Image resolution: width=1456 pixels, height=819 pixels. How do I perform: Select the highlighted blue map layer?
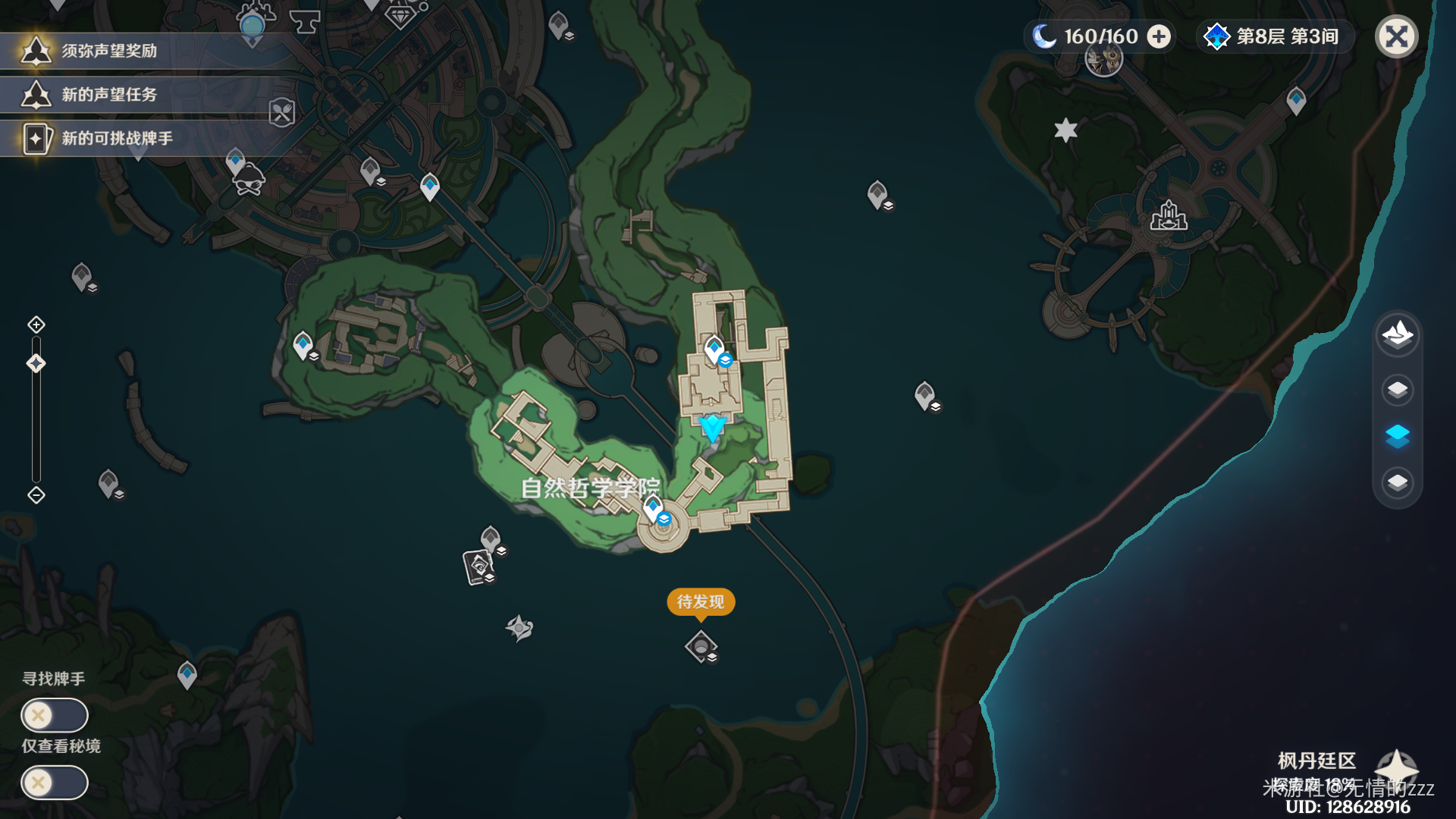[x=1397, y=436]
